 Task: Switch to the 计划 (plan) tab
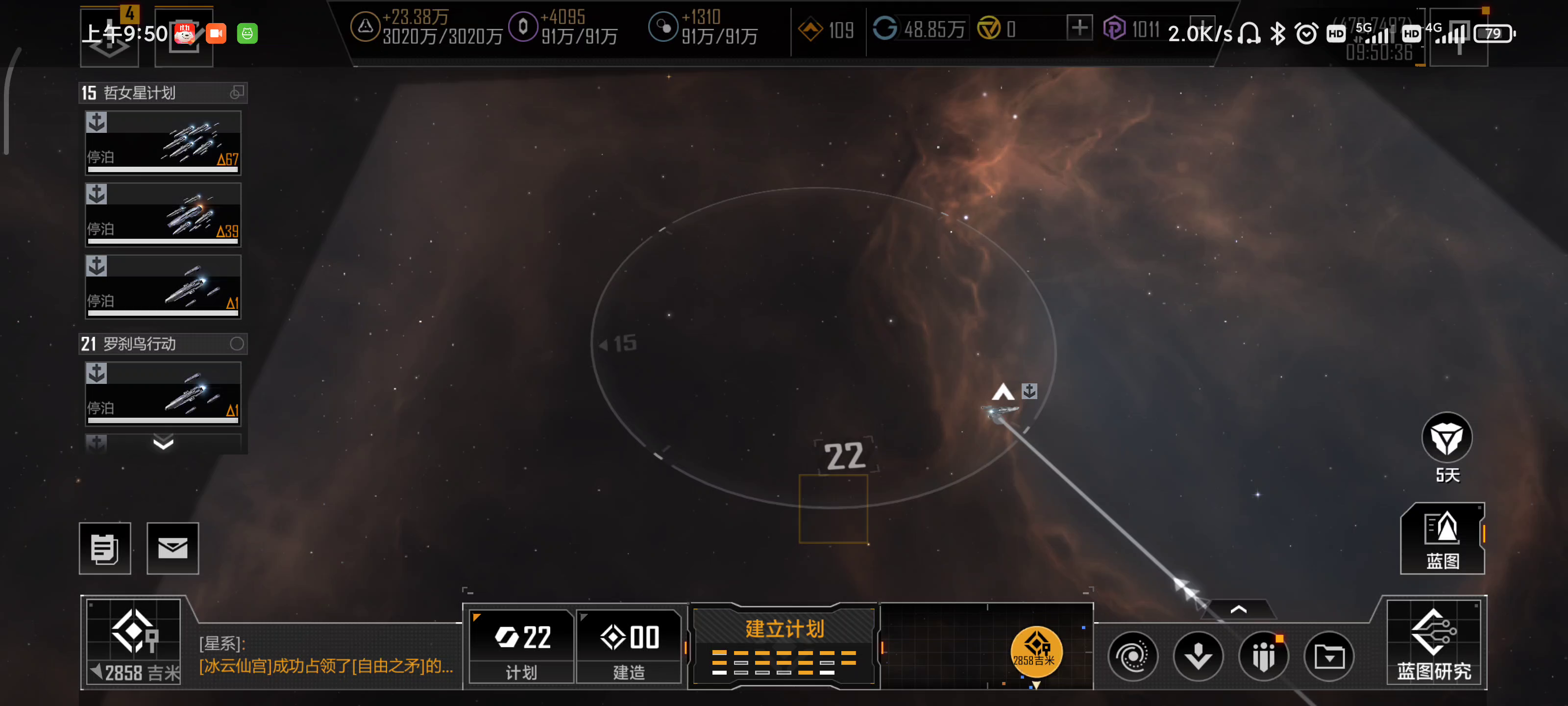[x=522, y=646]
